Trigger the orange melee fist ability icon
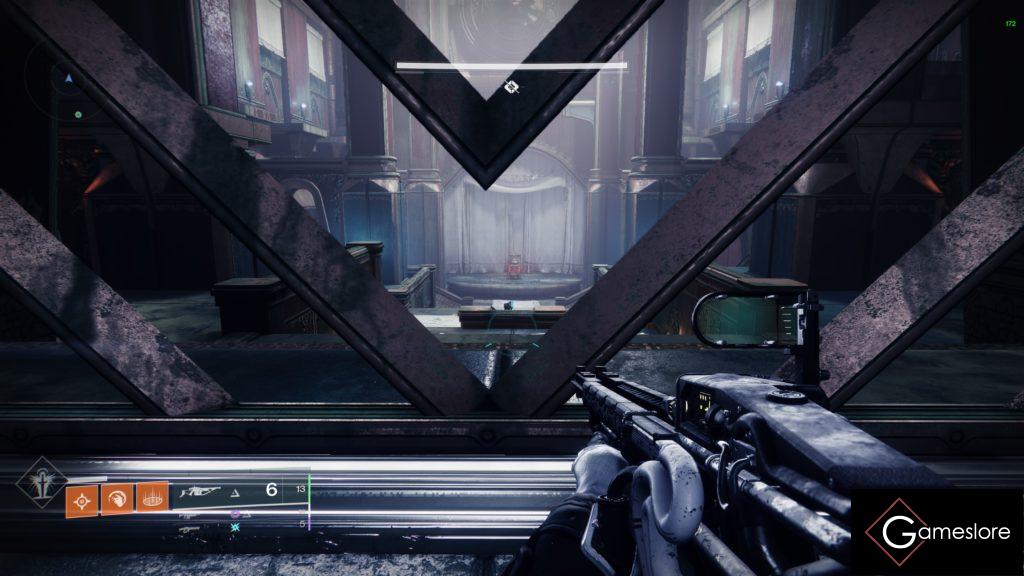1024x576 pixels. [x=115, y=497]
